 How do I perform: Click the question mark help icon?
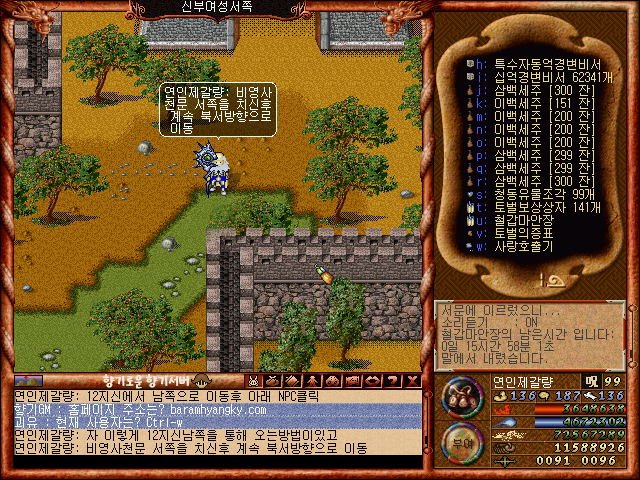click(x=392, y=381)
